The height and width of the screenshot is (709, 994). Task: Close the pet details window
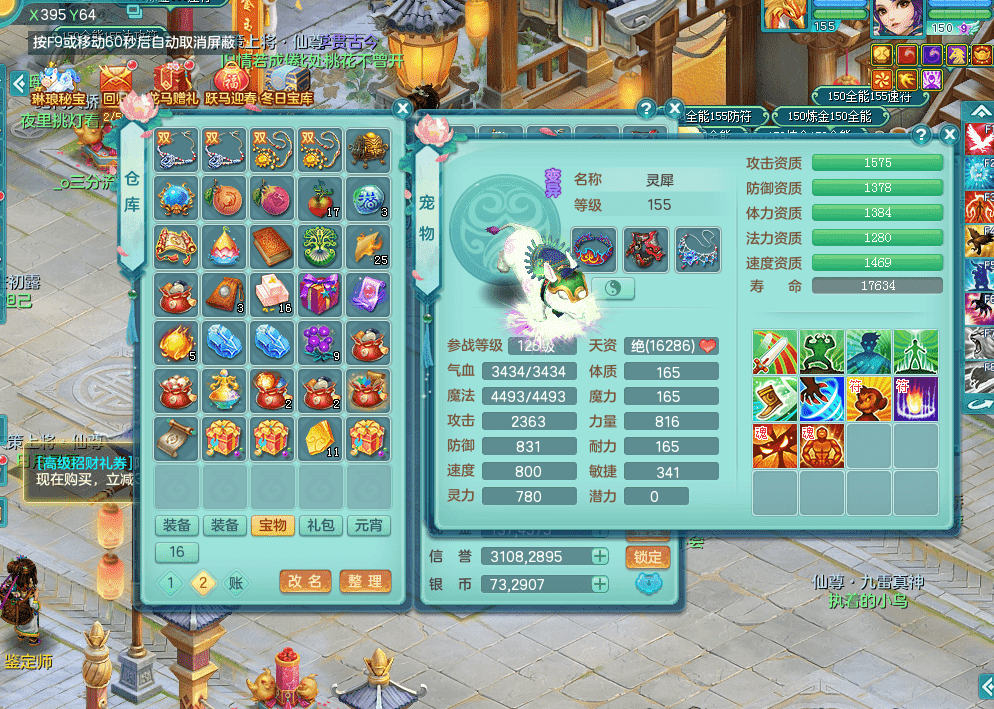point(949,134)
